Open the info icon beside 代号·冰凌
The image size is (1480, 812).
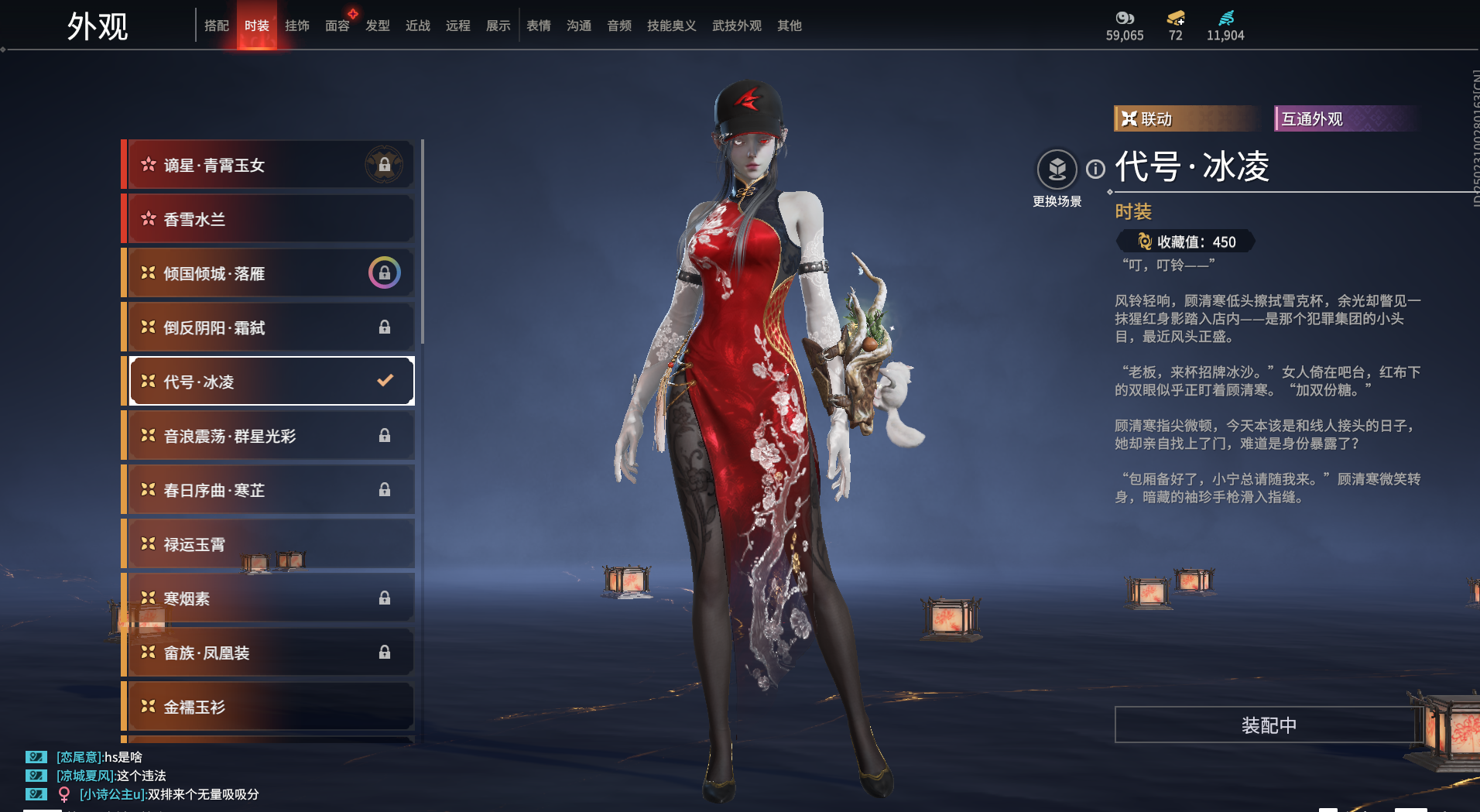[1095, 169]
